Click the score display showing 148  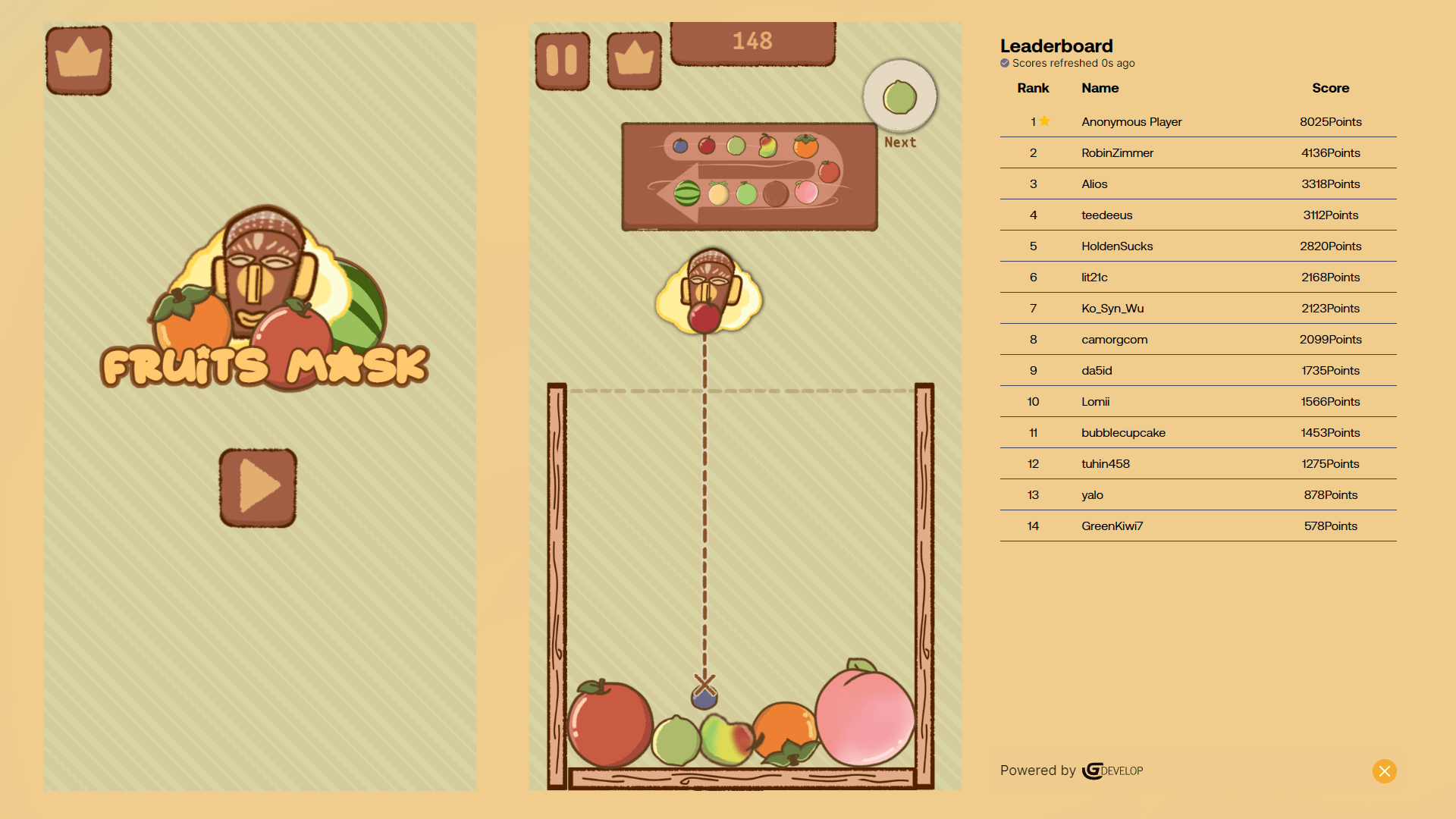tap(752, 42)
